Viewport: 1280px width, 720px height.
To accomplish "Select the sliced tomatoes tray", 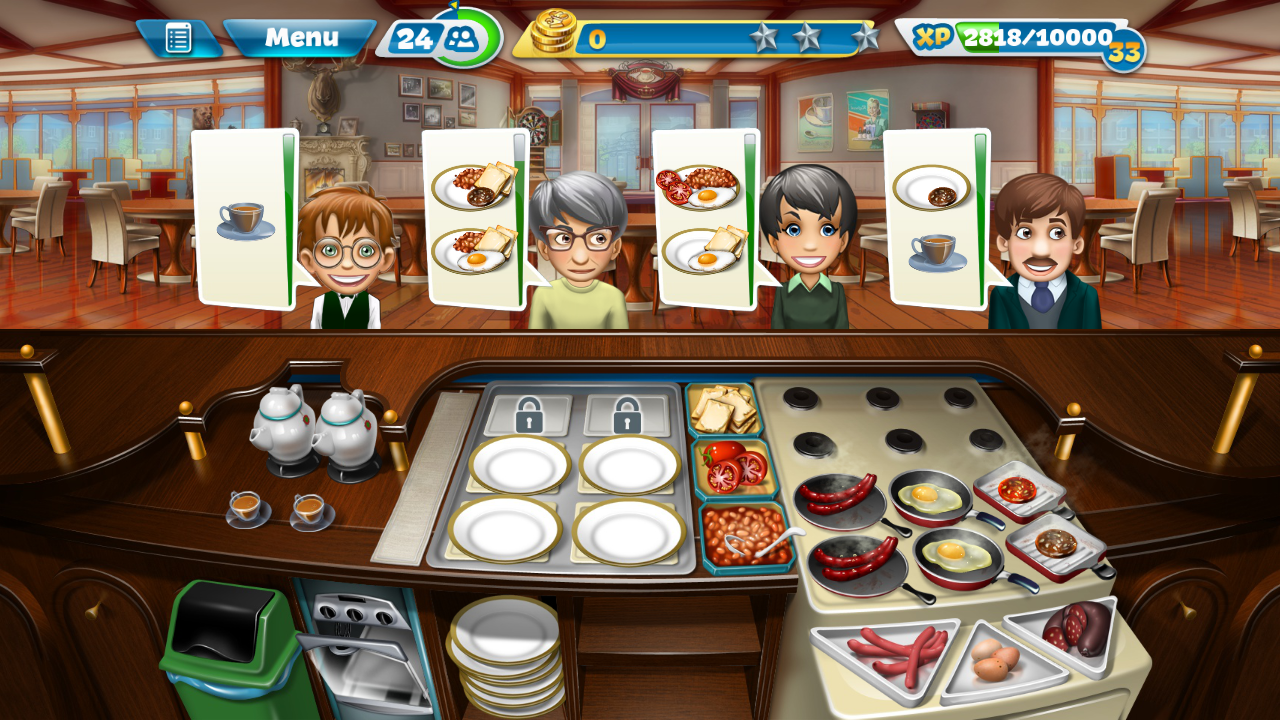I will [734, 468].
